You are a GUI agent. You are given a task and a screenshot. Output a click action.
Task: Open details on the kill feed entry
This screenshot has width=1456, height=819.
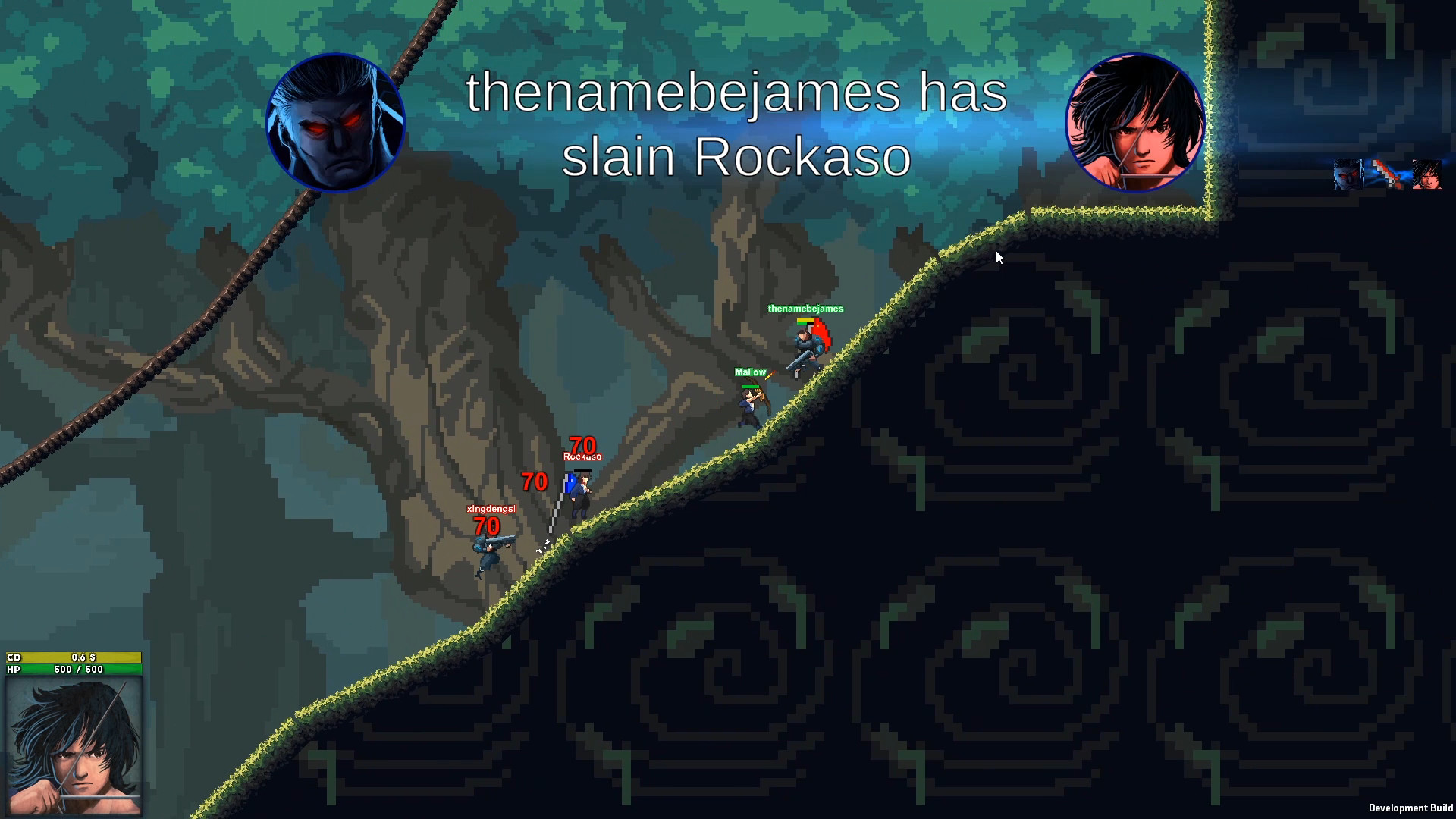point(1386,173)
